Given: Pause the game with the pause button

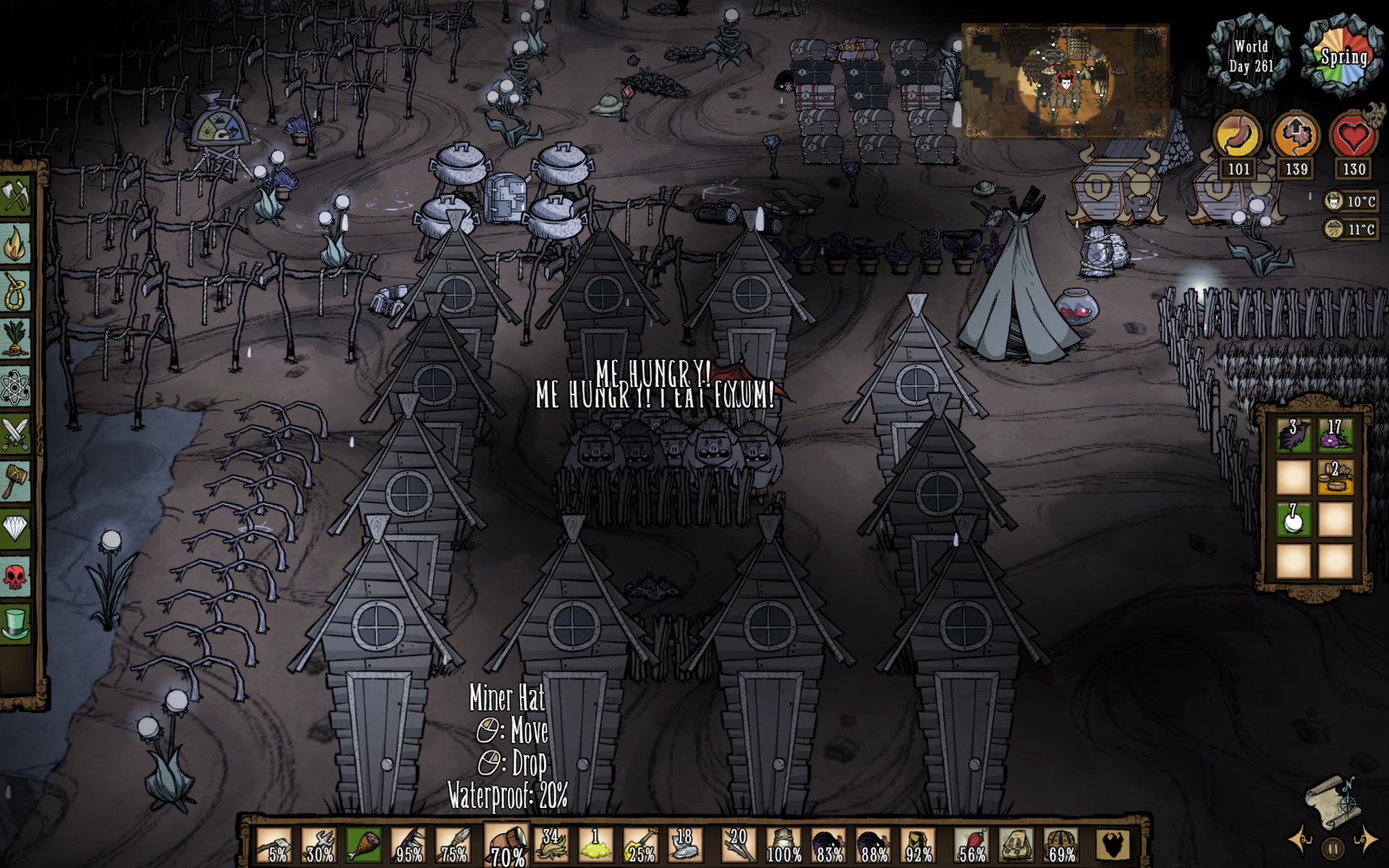Looking at the screenshot, I should tap(1333, 848).
